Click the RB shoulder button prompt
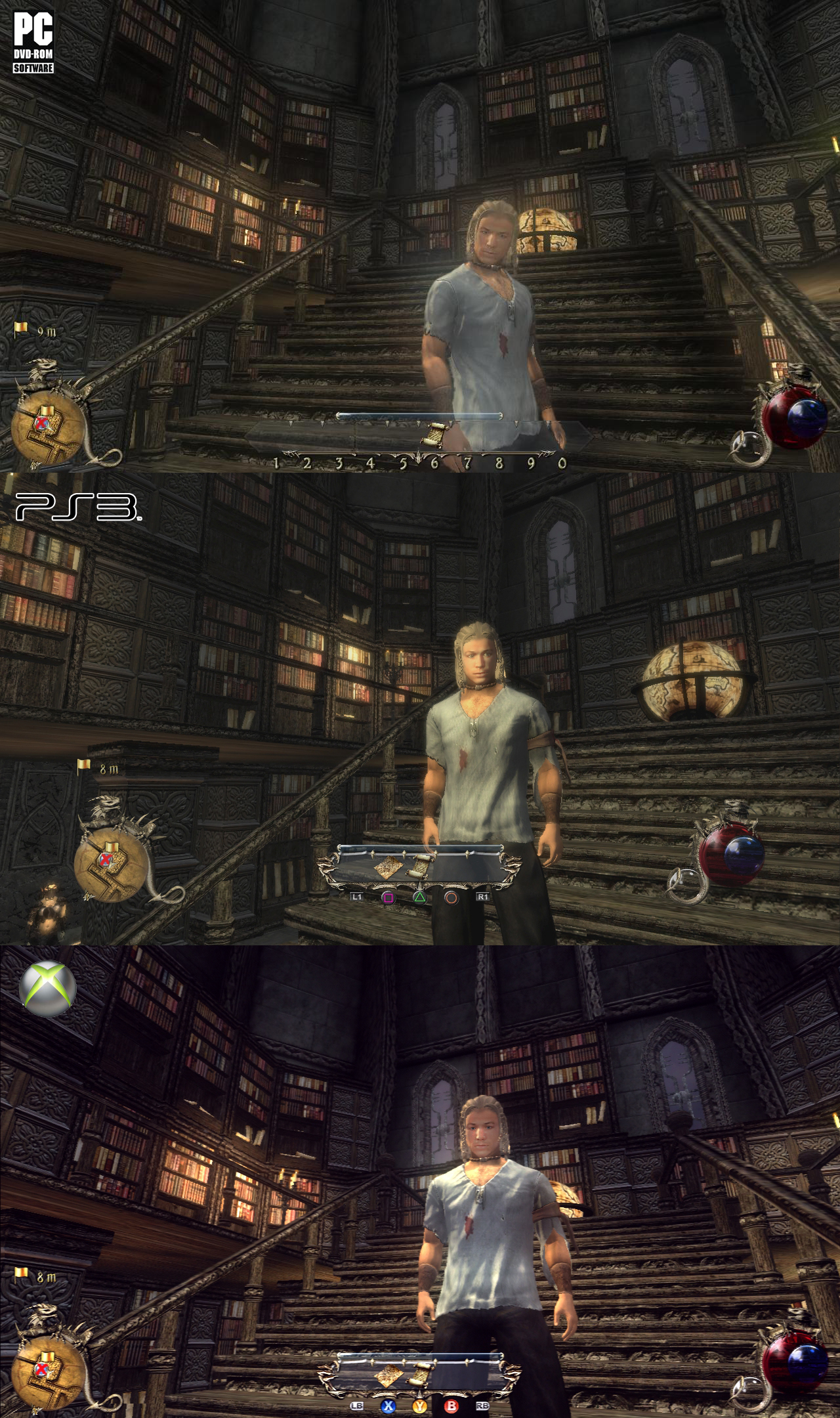This screenshot has width=840, height=1418. 483,1405
